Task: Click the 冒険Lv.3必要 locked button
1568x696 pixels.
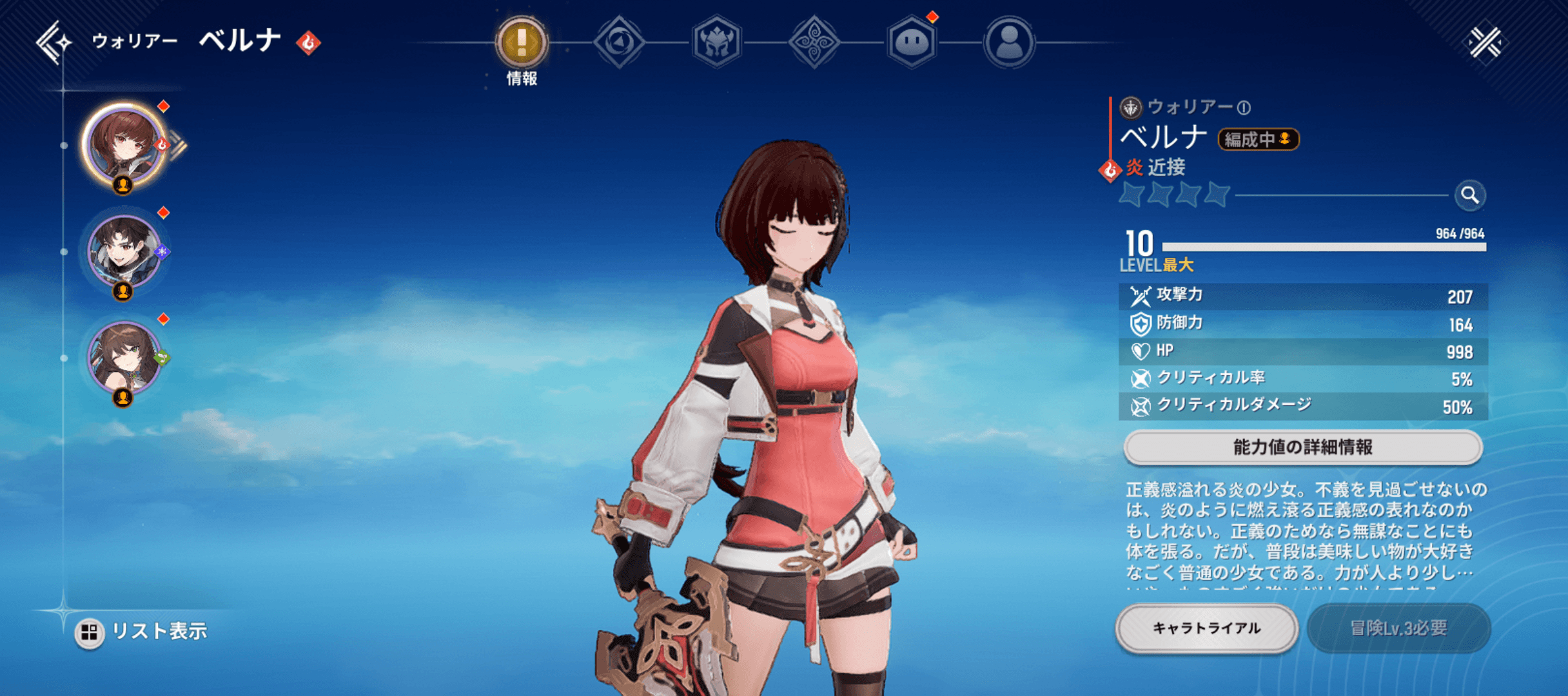Action: pyautogui.click(x=1398, y=628)
